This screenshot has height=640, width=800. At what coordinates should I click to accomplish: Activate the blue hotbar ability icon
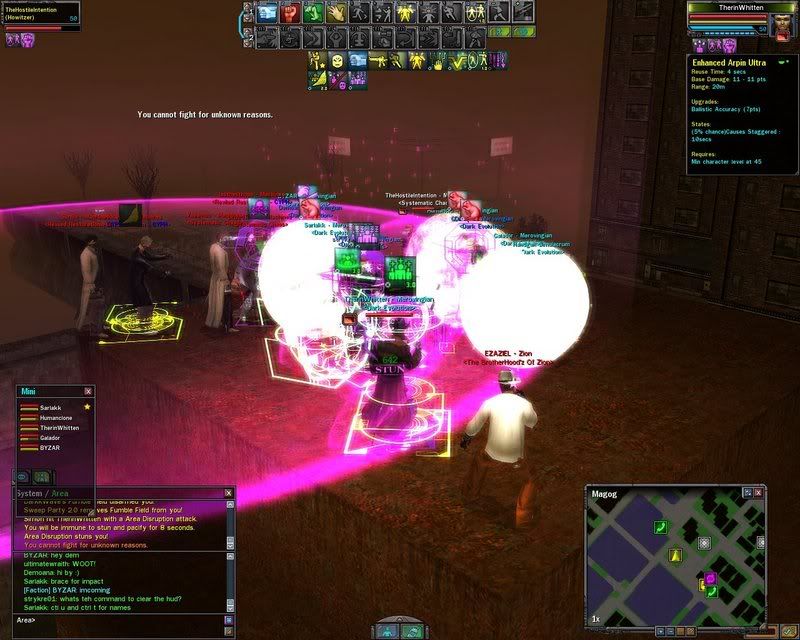click(267, 13)
